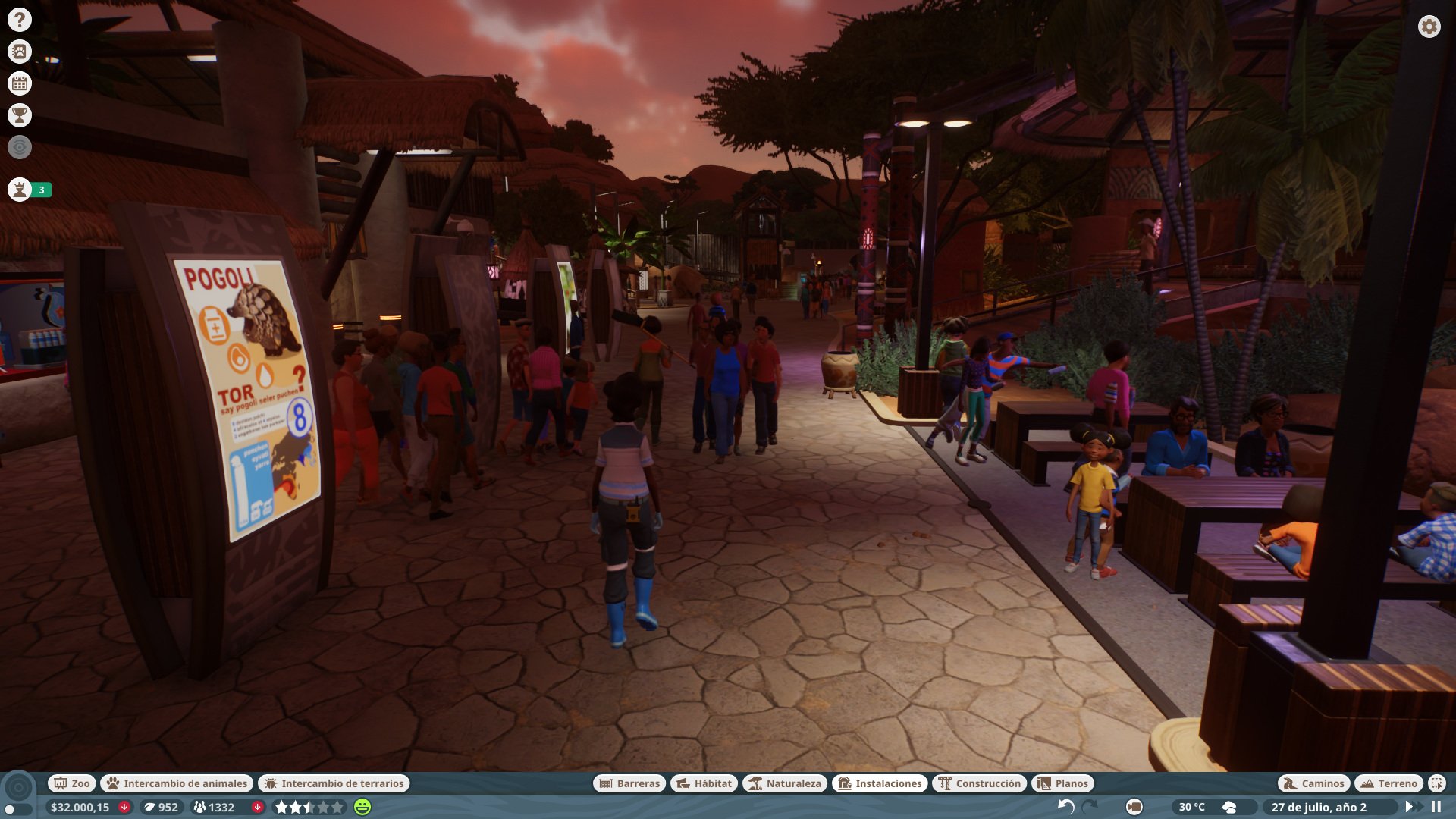Check the zoo star rating display
1456x819 pixels.
coord(306,808)
